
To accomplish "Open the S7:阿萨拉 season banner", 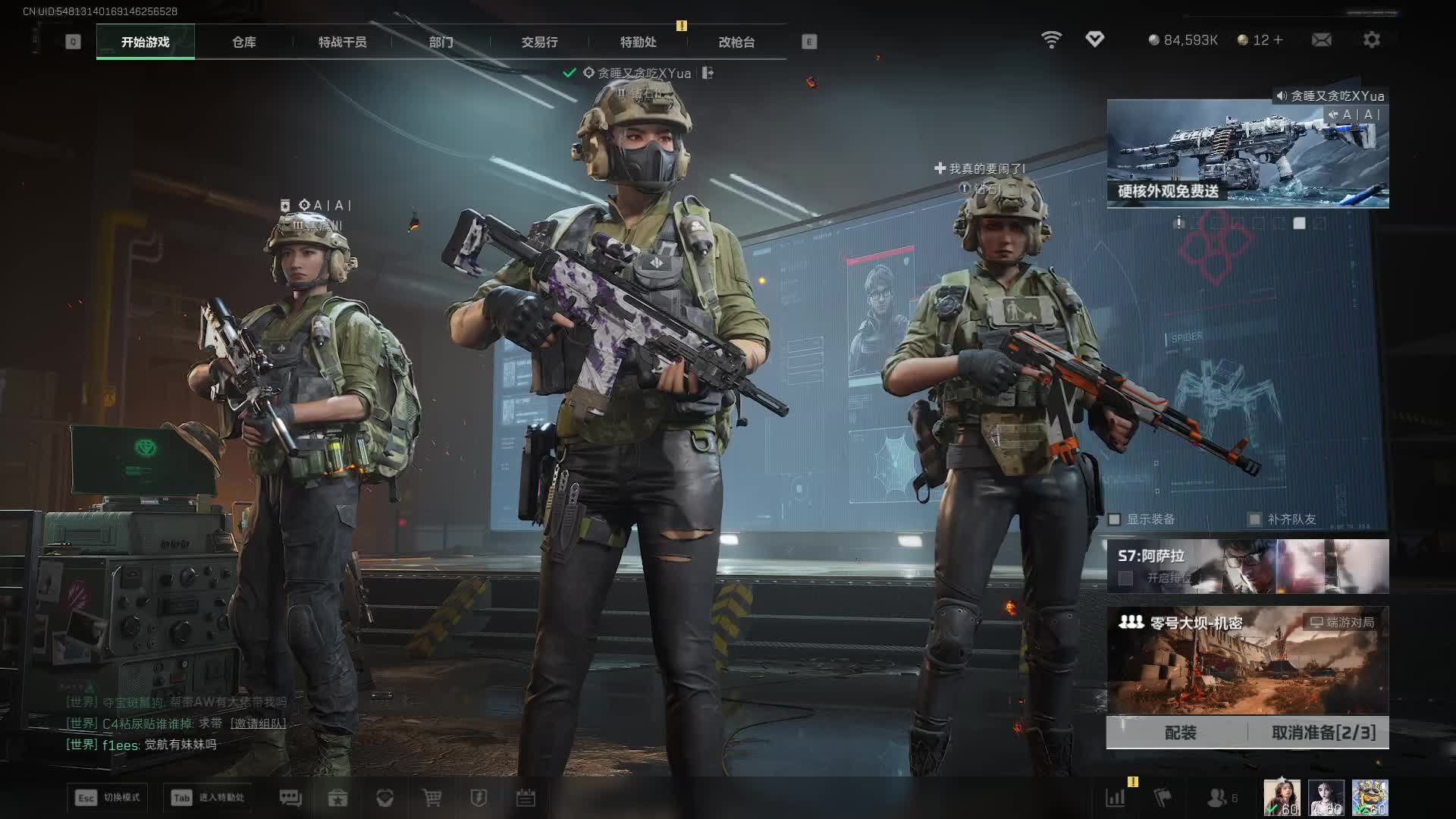I will (x=1247, y=566).
